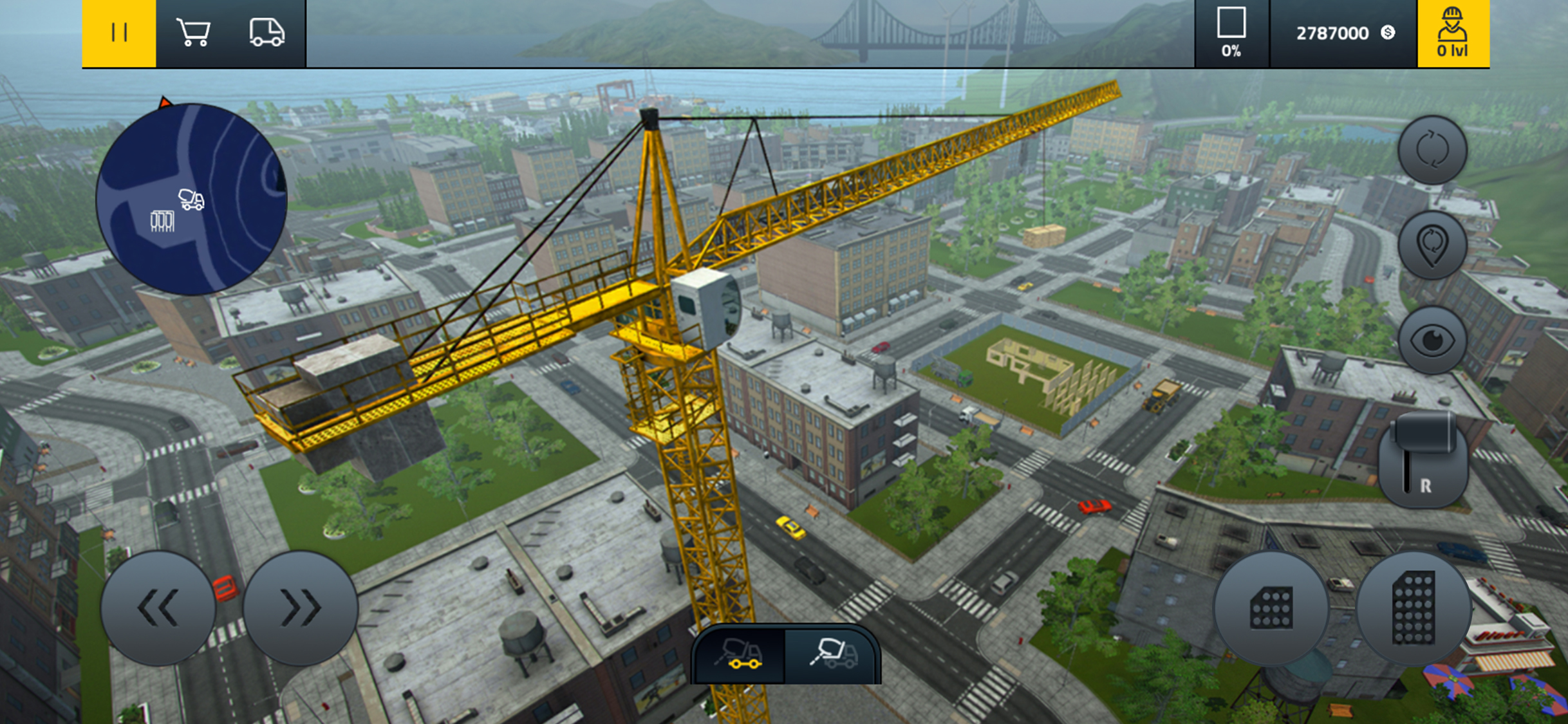Screen dimensions: 1568x724
Task: Rotate crane right with double-arrow button
Action: (x=301, y=608)
